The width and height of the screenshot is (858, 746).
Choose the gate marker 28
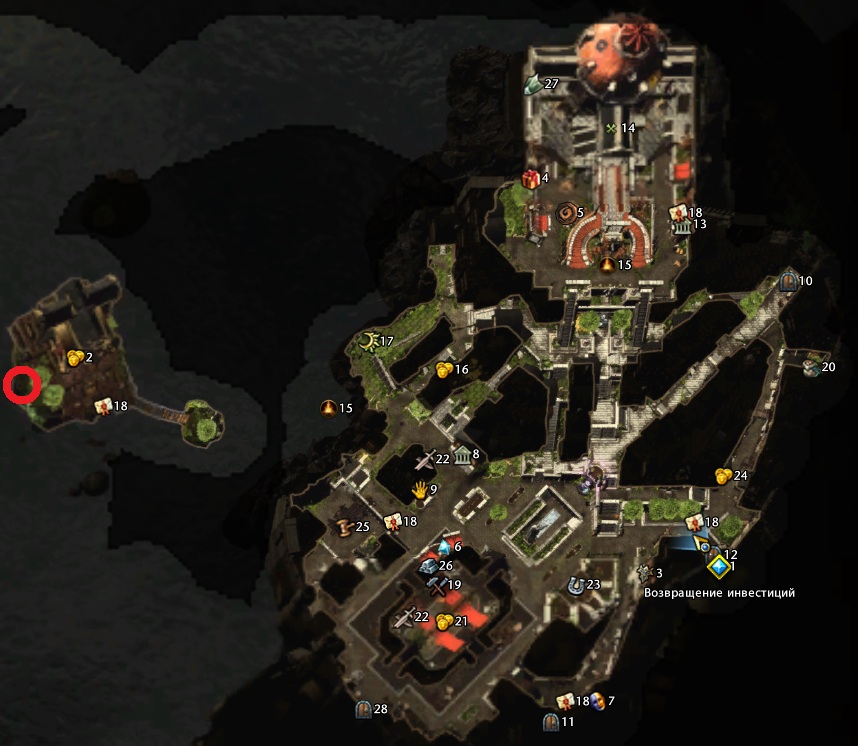click(364, 710)
